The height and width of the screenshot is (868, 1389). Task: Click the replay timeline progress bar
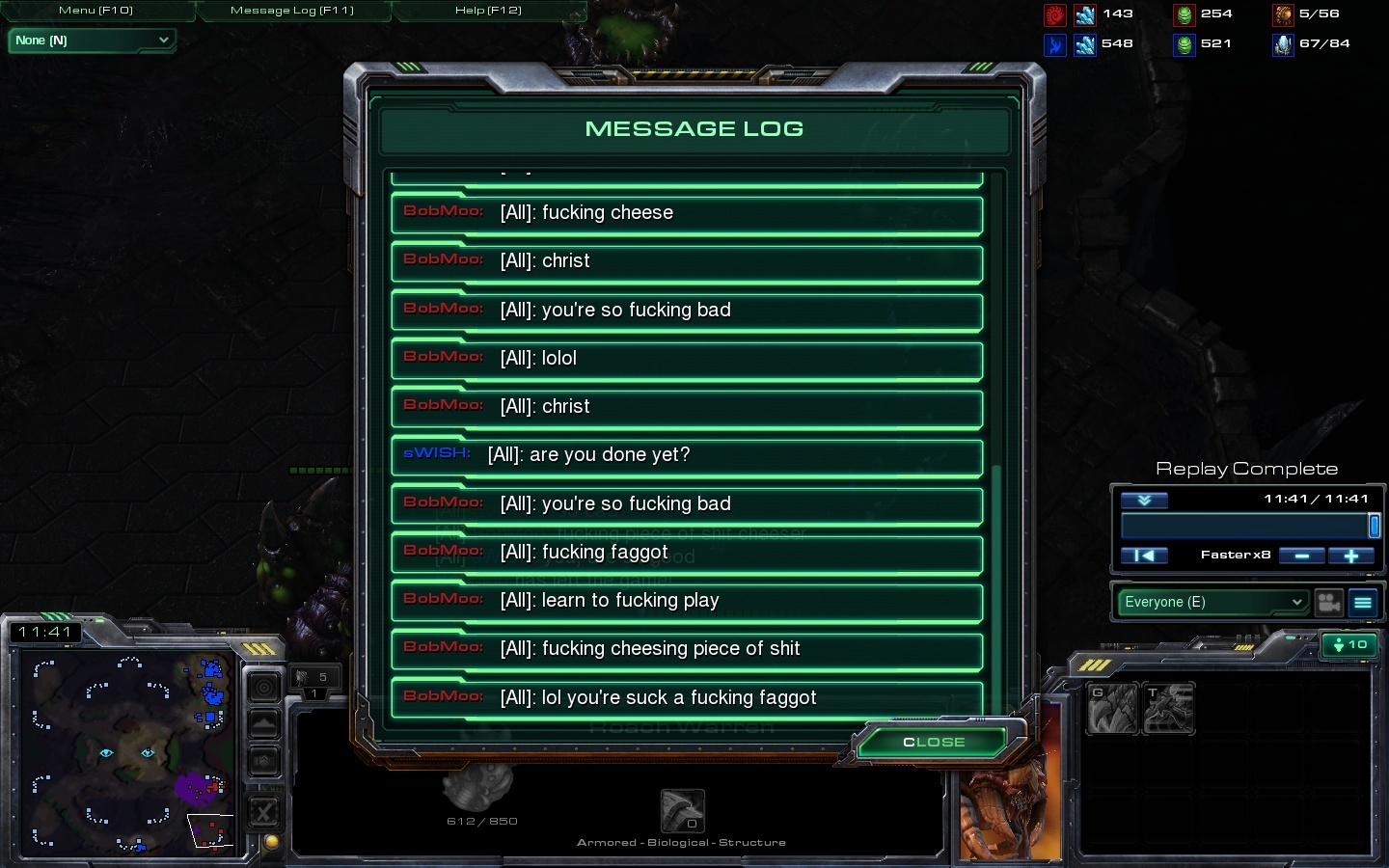click(x=1244, y=526)
